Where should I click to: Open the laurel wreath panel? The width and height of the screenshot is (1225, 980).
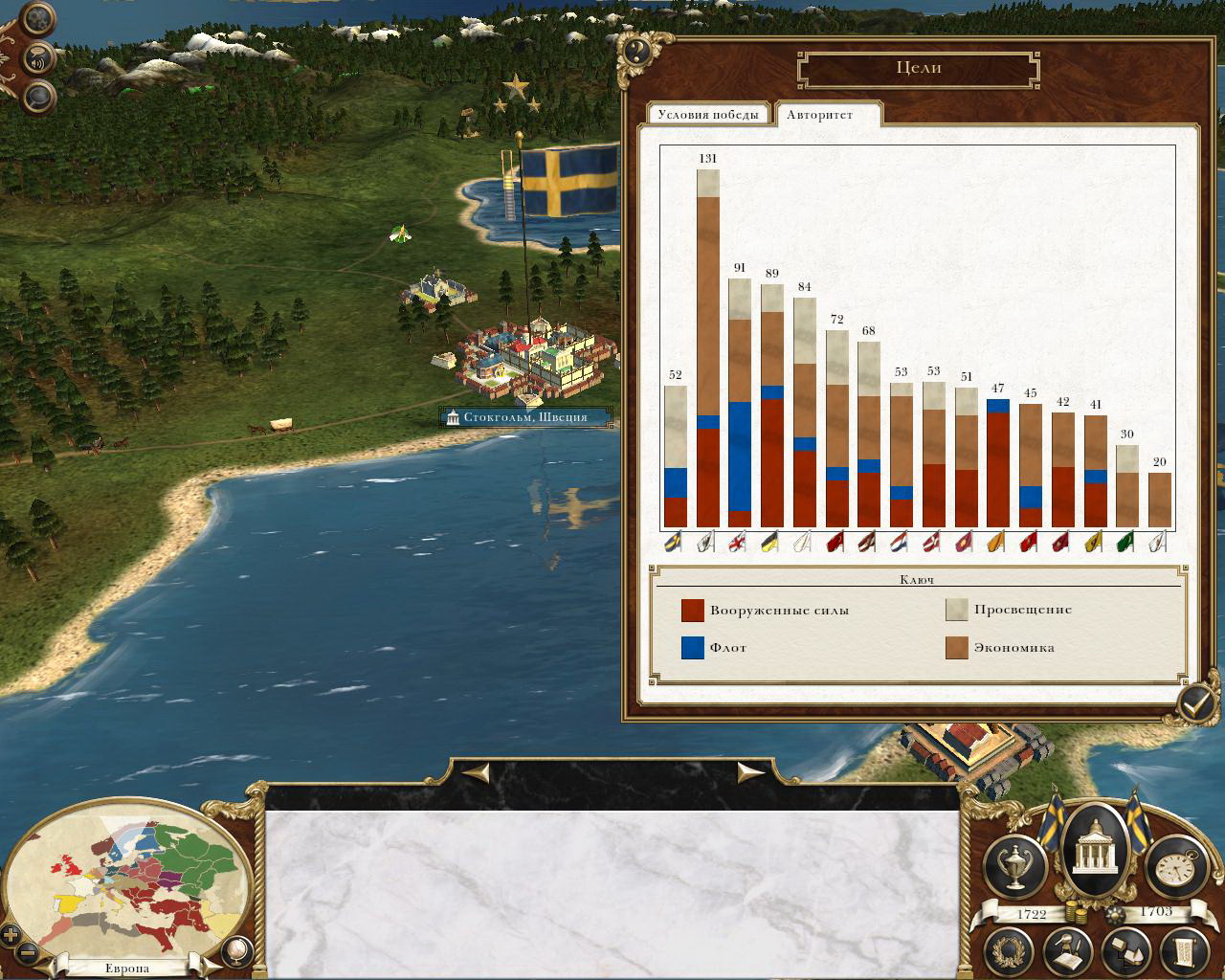coord(1012,950)
